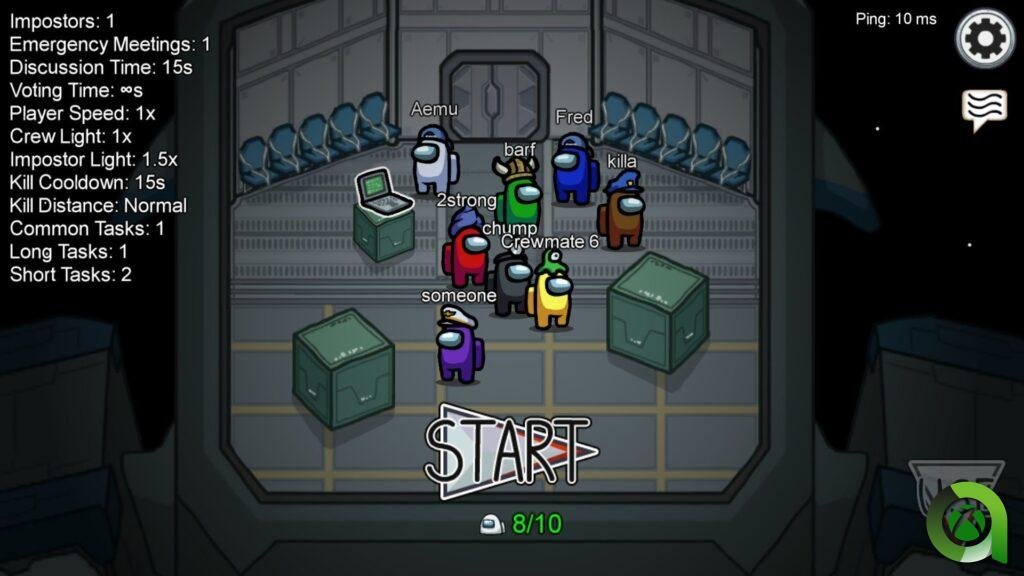Screen dimensions: 1024x576
Task: Open the chat speech bubble
Action: (984, 109)
